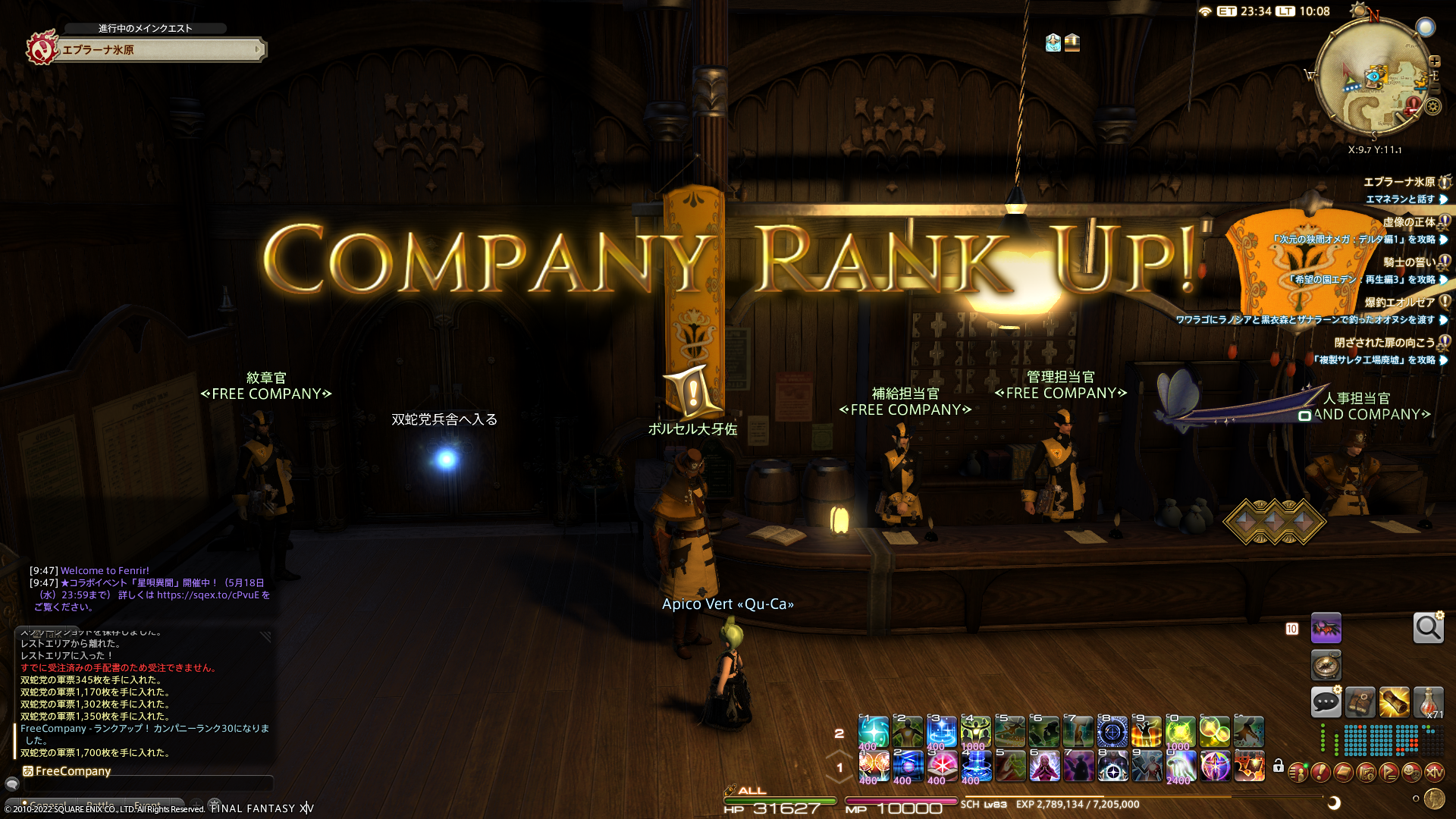
Task: Switch to the Battle chat tab
Action: [101, 805]
